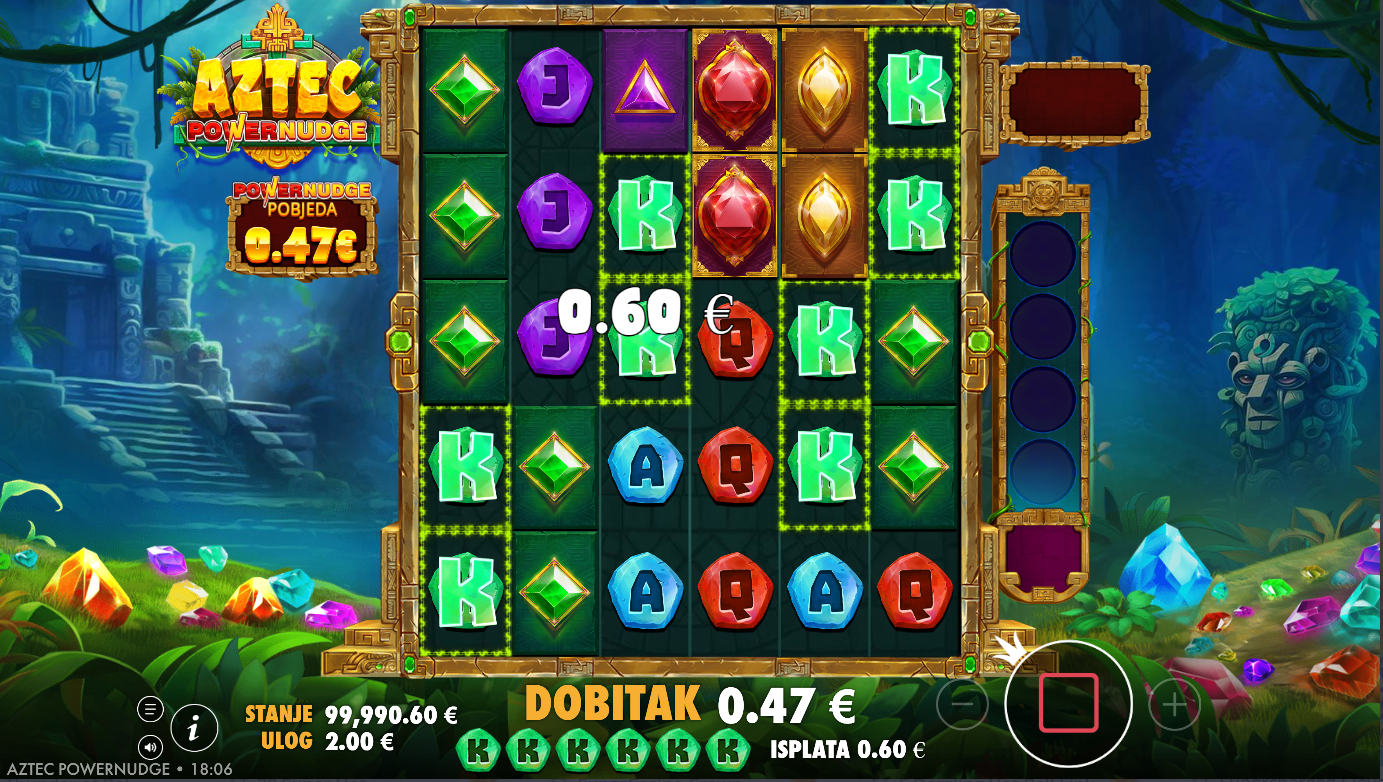This screenshot has width=1383, height=782.
Task: Open the hamburger menu icon
Action: point(150,709)
